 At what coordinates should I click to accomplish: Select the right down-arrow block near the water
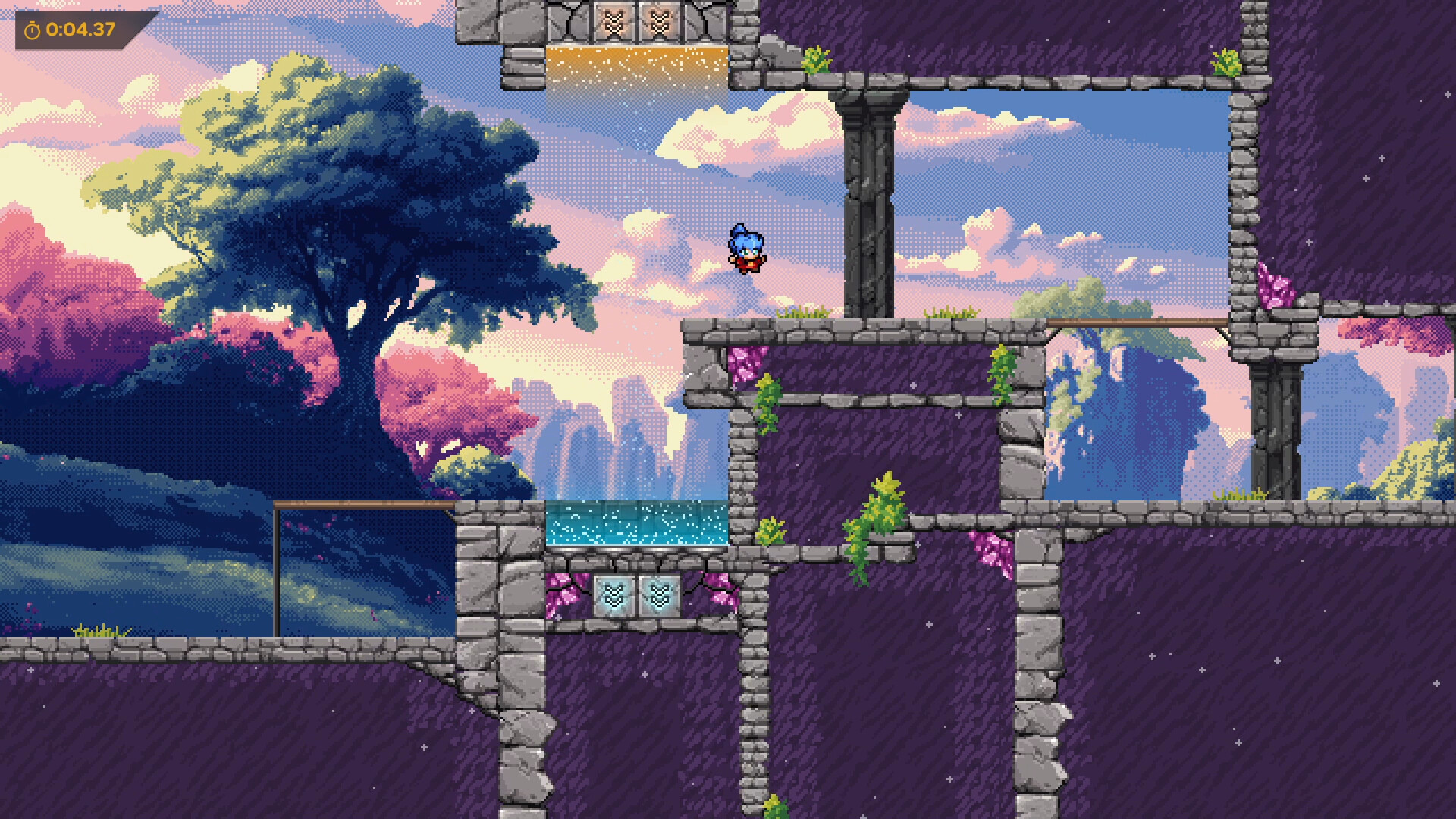(659, 595)
